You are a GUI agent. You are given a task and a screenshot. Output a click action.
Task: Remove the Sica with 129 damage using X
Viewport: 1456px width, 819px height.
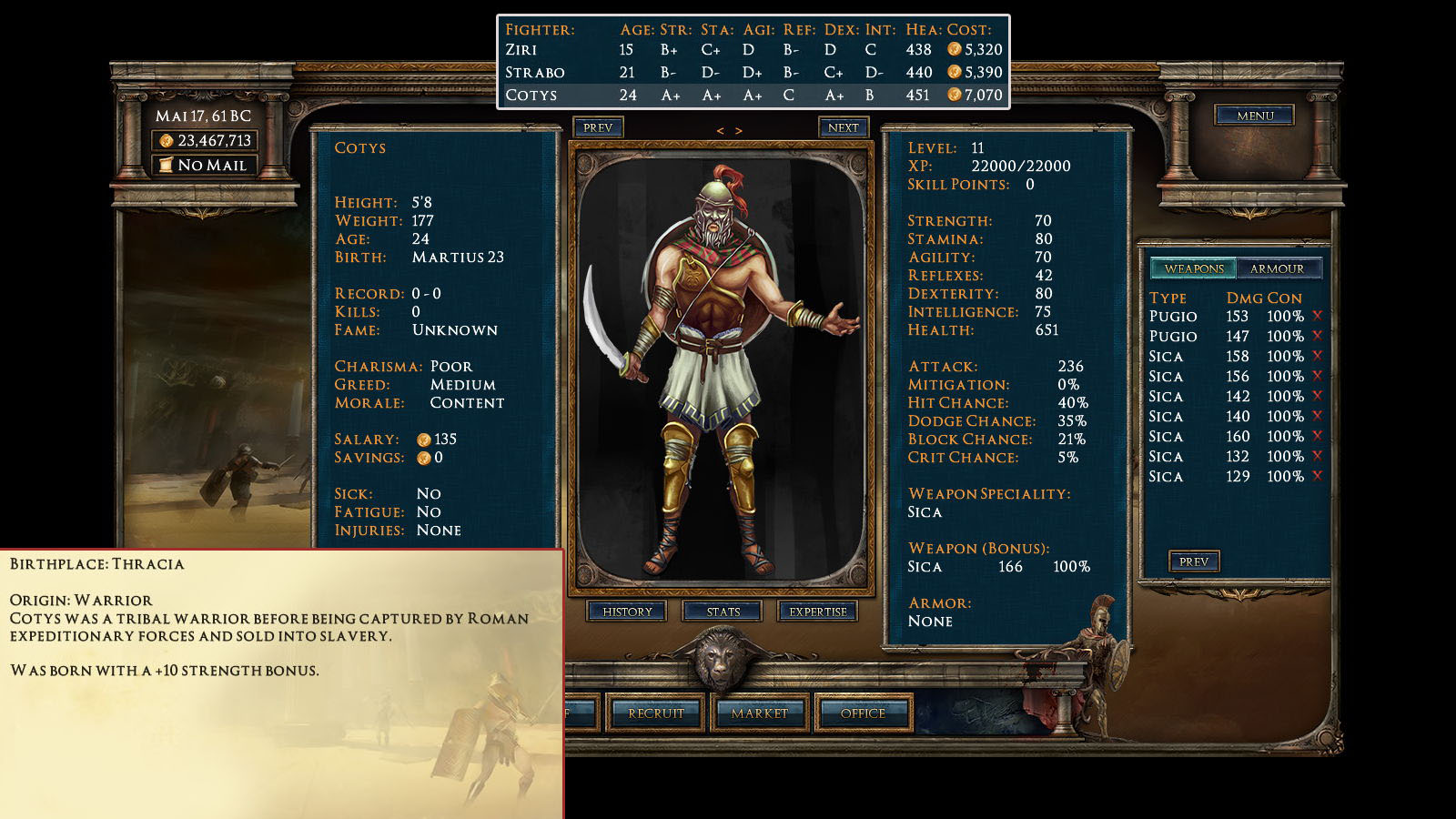[x=1317, y=476]
